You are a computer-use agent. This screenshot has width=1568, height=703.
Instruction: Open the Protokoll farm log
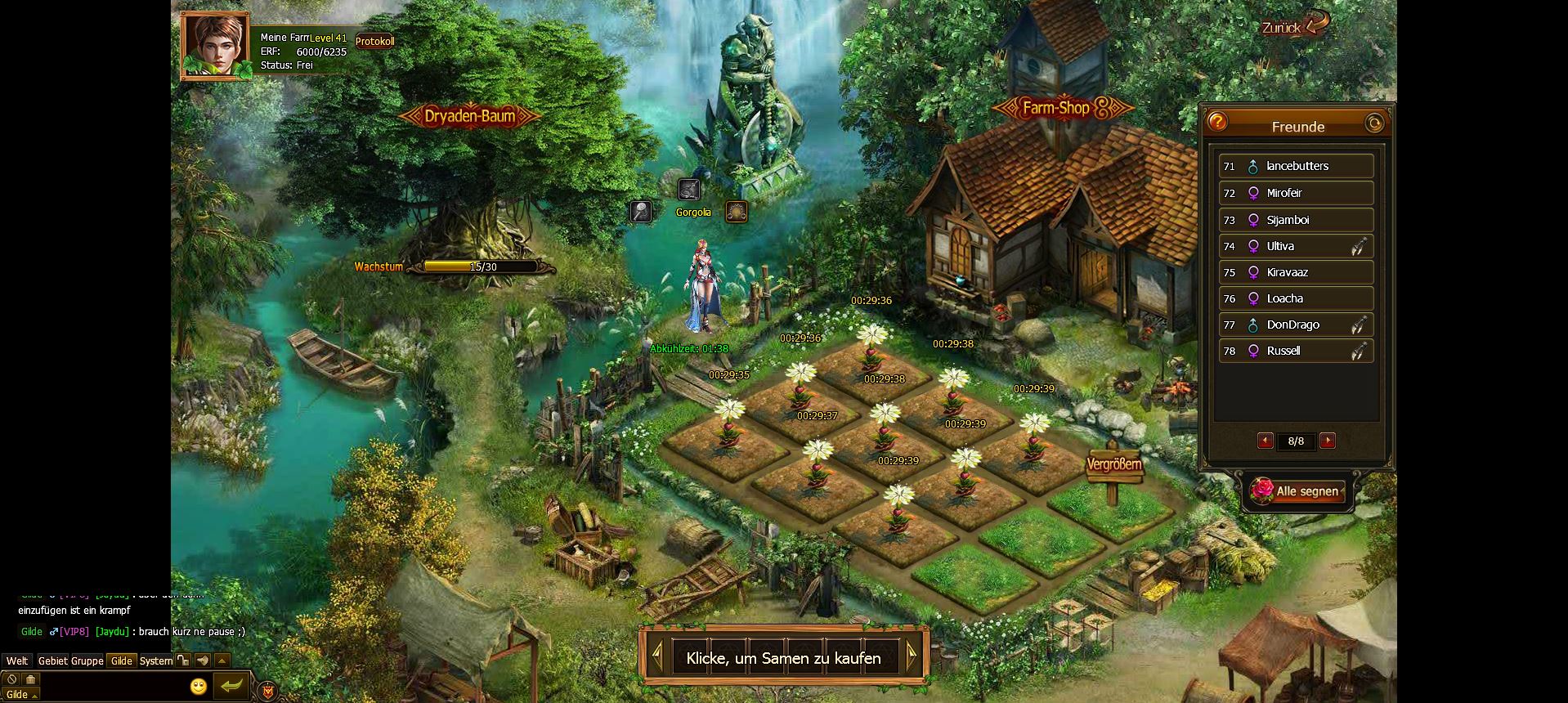[374, 41]
